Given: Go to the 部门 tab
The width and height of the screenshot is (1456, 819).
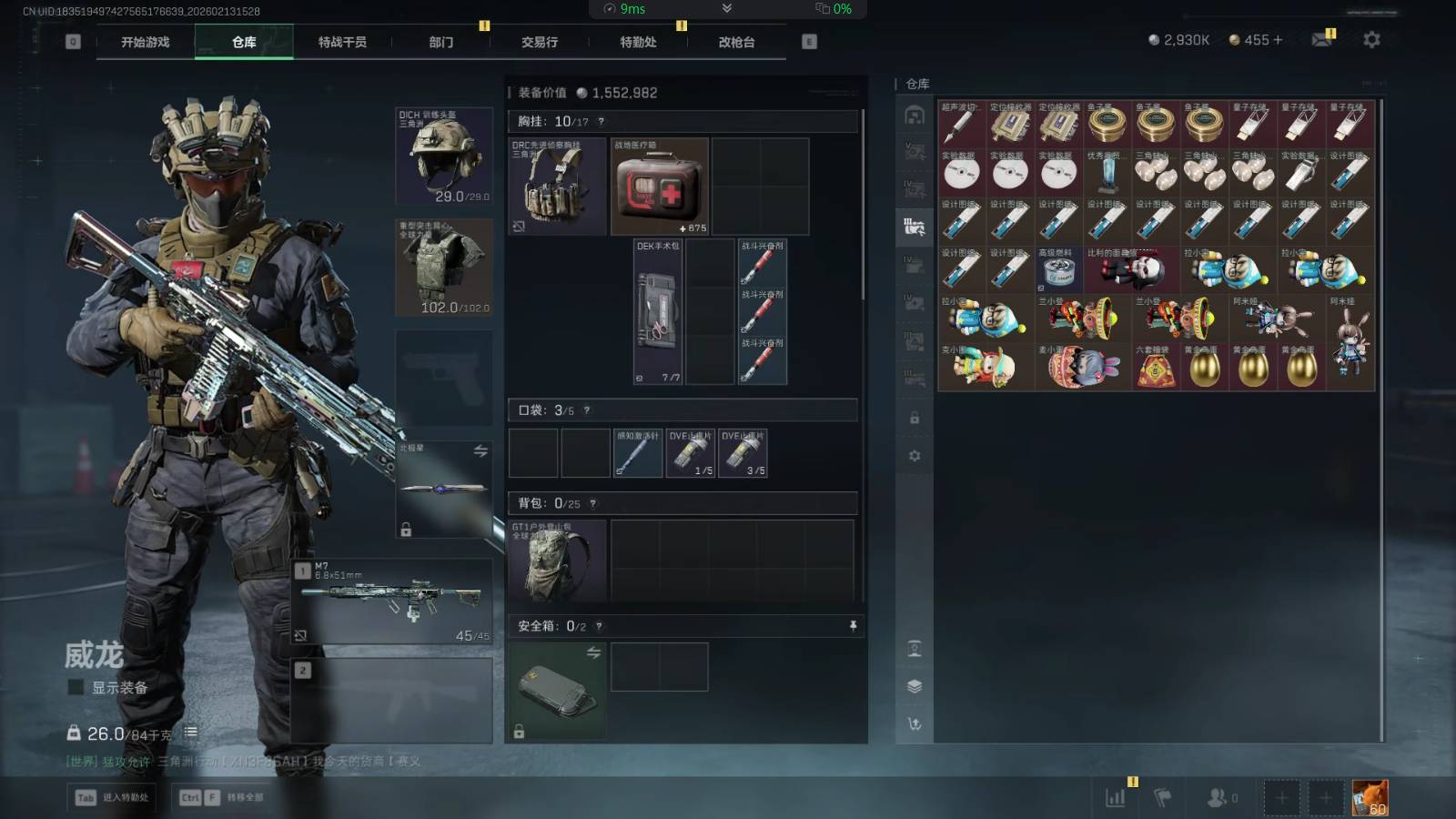Looking at the screenshot, I should coord(441,42).
